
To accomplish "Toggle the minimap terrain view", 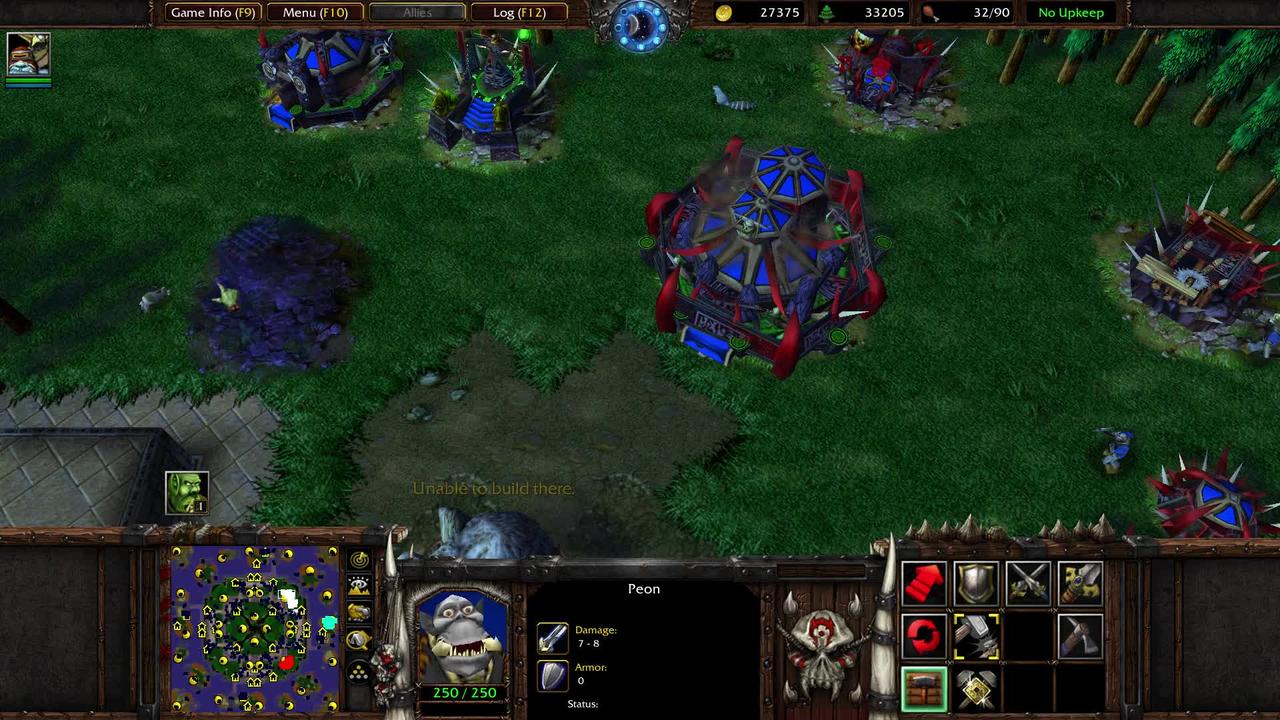I will [357, 584].
